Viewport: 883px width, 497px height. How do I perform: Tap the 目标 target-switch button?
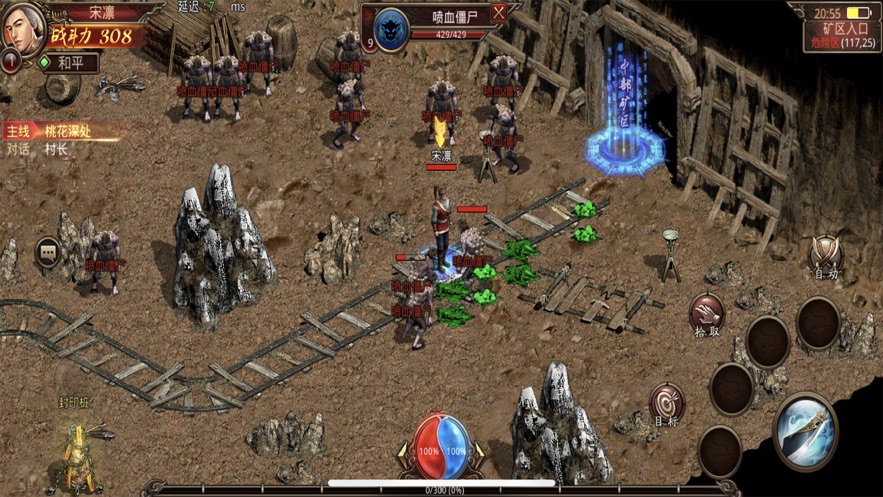666,405
